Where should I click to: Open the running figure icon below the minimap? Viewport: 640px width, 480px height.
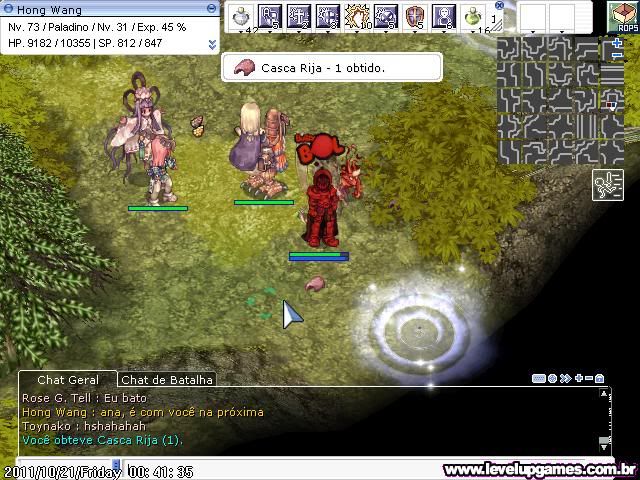pyautogui.click(x=608, y=185)
